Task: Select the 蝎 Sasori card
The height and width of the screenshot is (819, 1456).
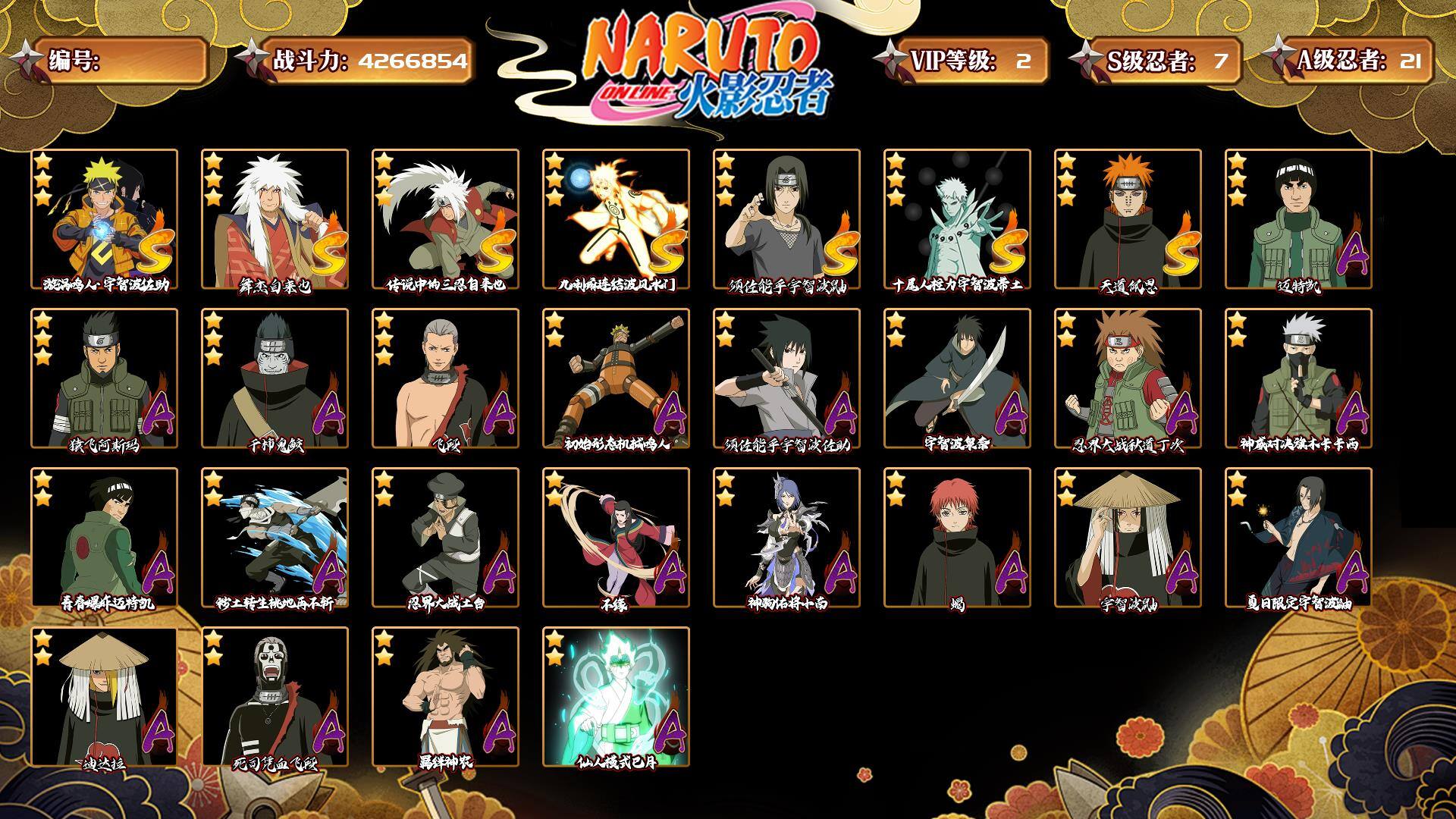Action: 957,537
